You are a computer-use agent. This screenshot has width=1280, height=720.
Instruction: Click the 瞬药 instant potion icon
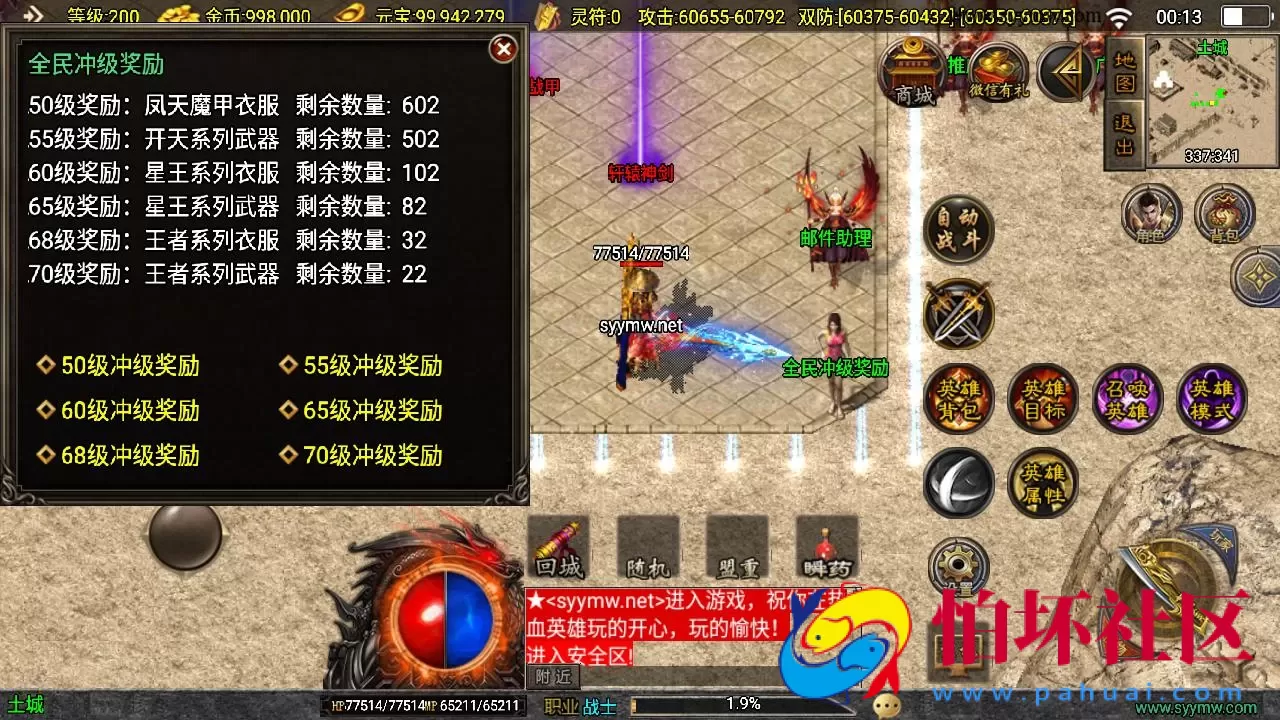click(824, 548)
